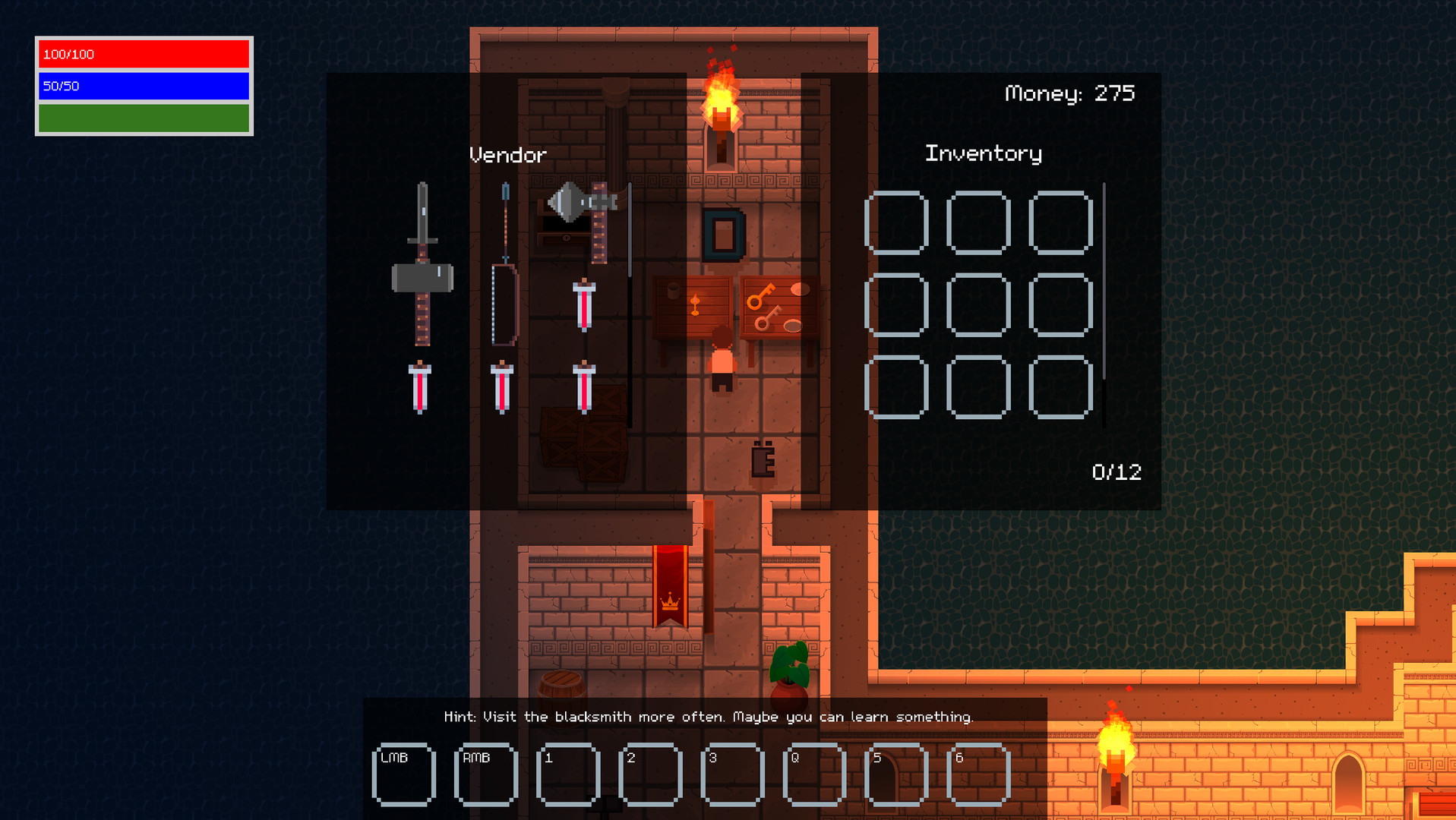Click the 0/12 inventory counter

[1116, 471]
